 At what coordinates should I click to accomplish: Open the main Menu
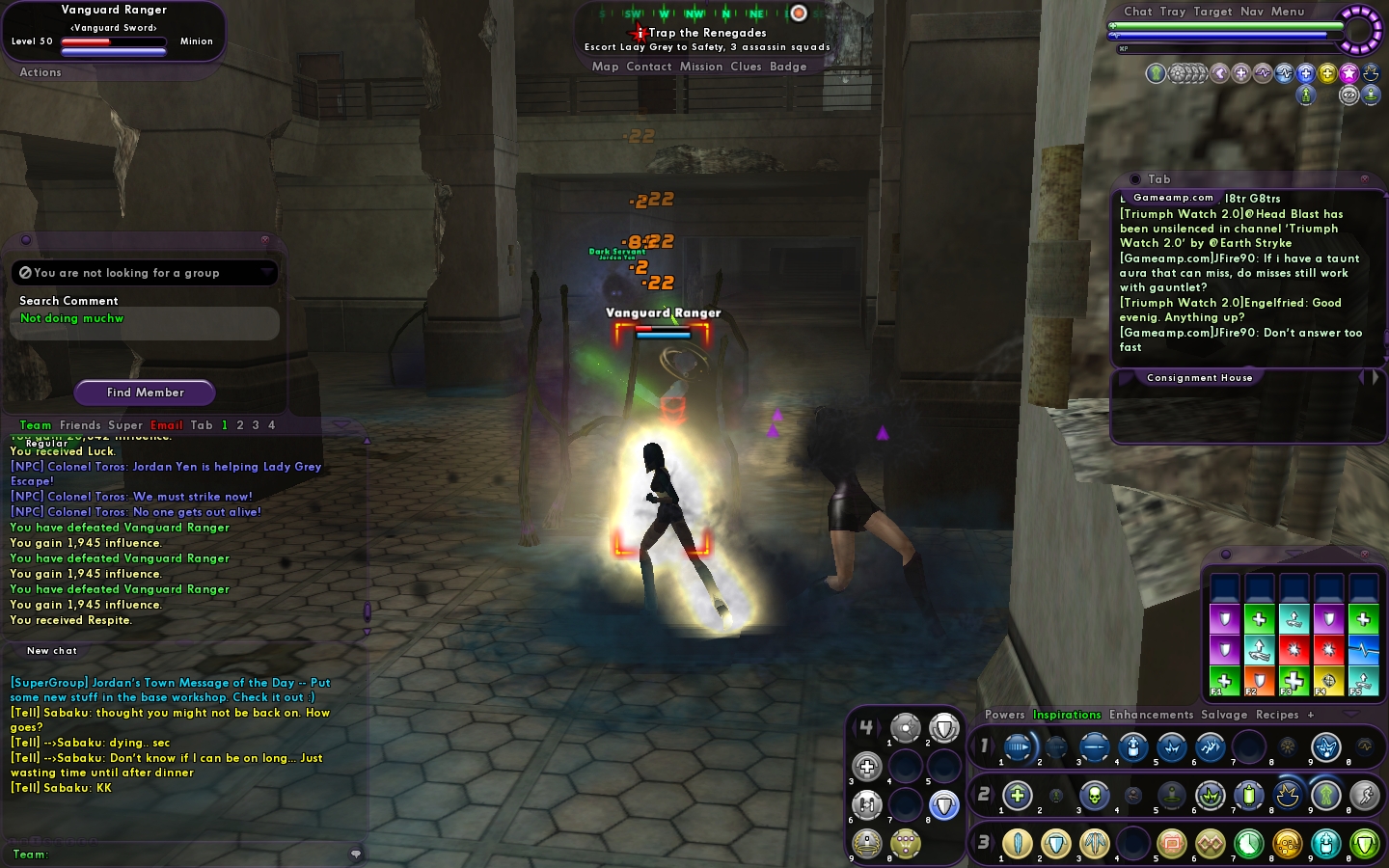click(x=1288, y=12)
